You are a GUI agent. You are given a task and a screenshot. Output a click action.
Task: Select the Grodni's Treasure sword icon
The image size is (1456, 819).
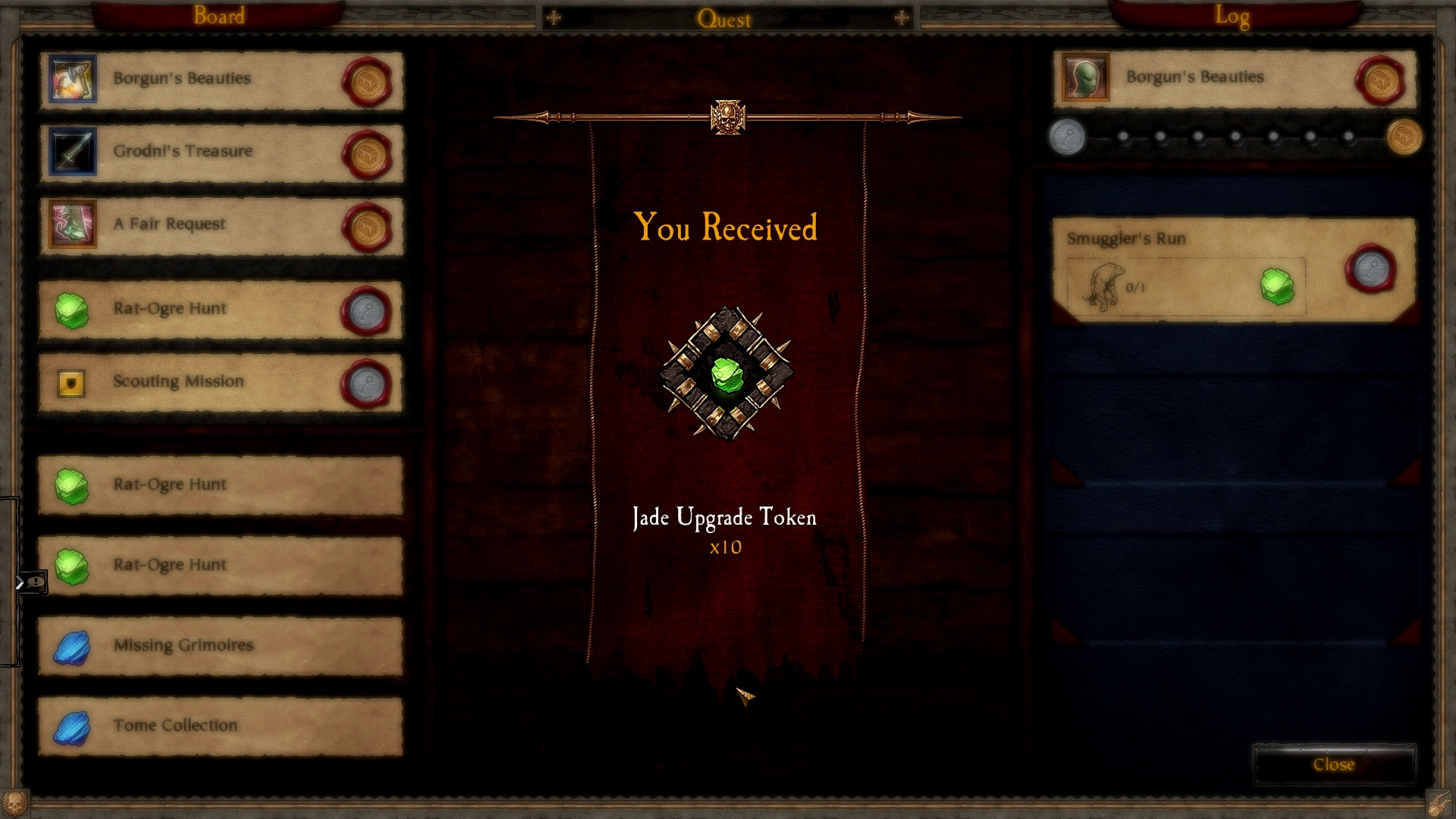click(x=72, y=151)
